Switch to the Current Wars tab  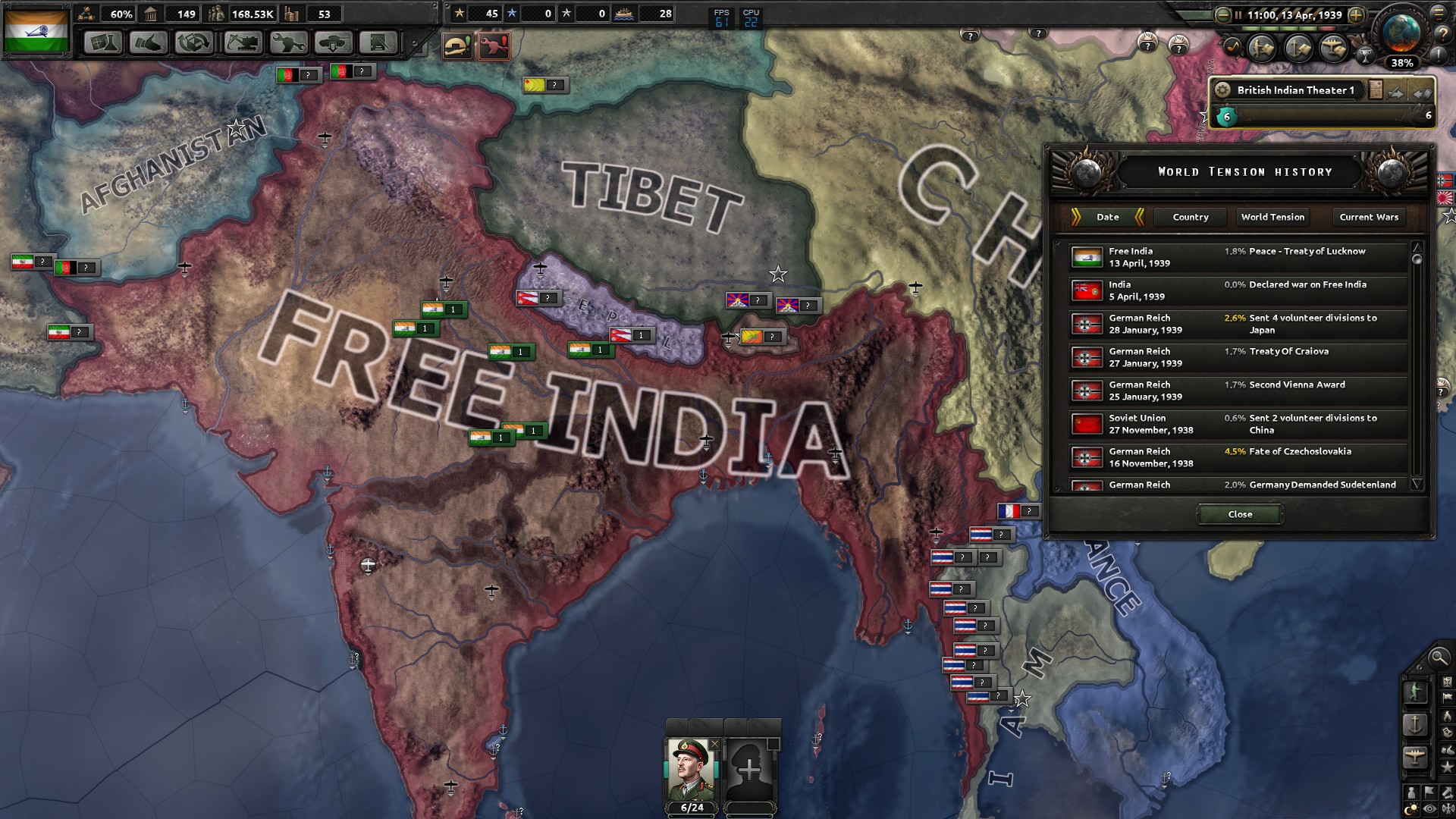[x=1368, y=217]
